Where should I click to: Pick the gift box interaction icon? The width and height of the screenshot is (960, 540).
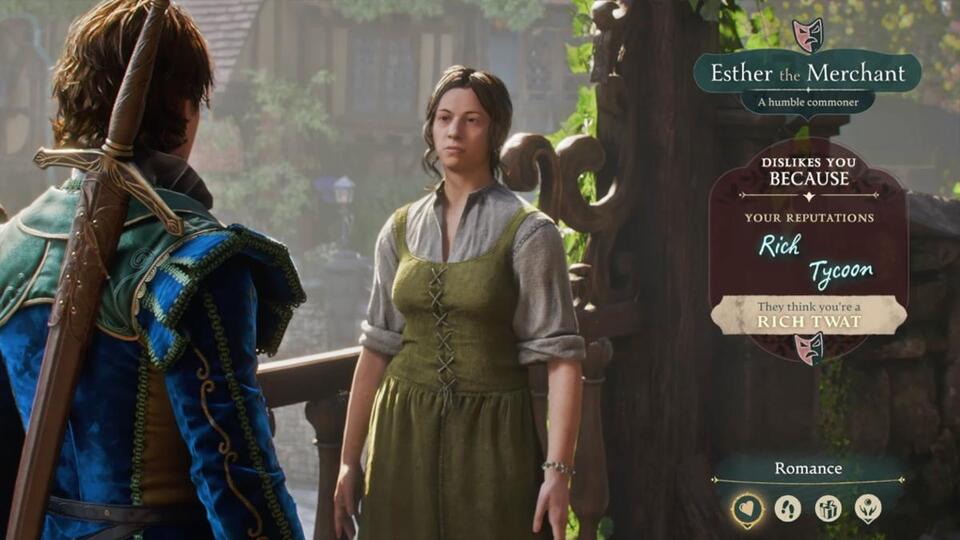pos(828,509)
